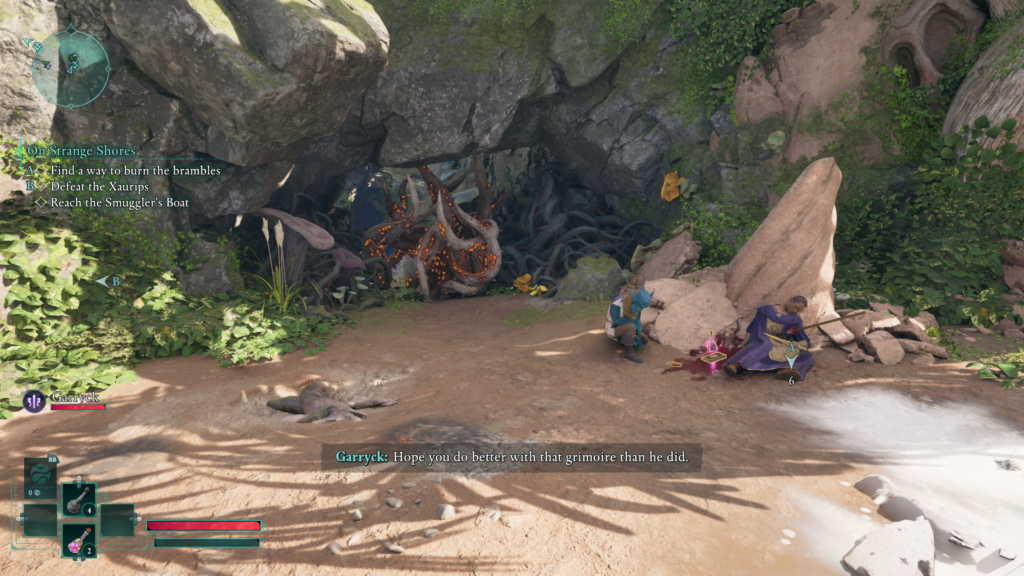Click the burn the brambles objective
This screenshot has height=576, width=1024.
point(135,171)
